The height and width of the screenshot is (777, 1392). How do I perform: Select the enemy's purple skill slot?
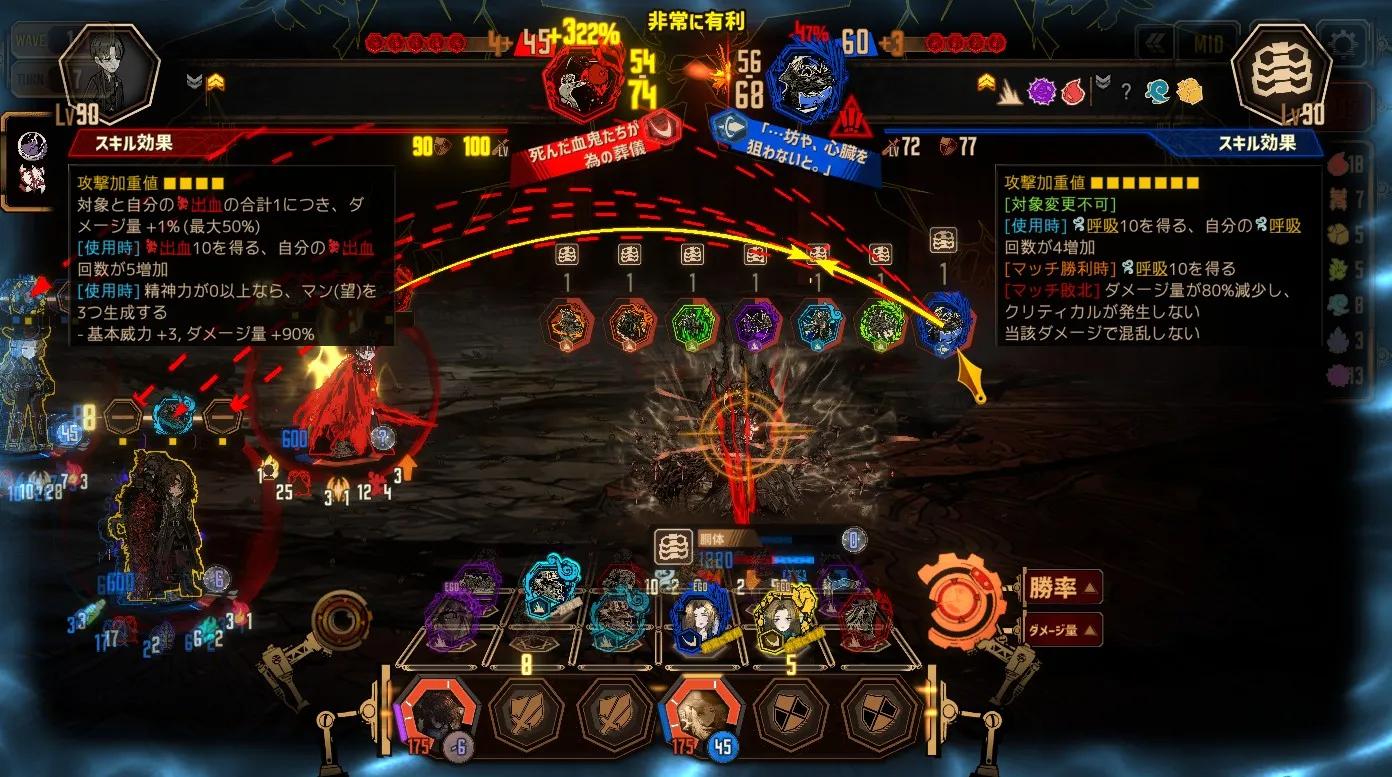click(x=755, y=323)
